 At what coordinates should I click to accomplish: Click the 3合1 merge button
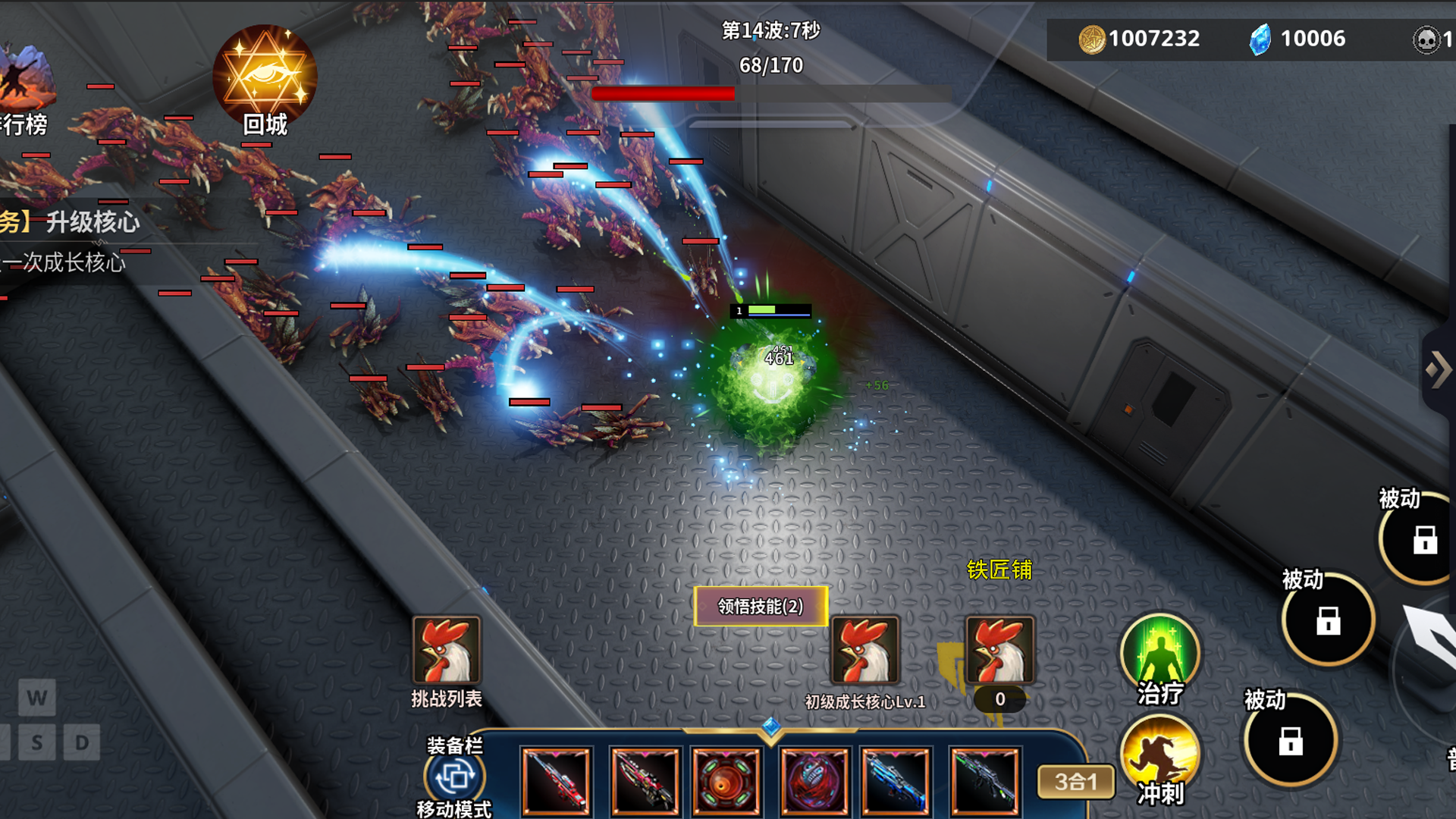(1075, 781)
